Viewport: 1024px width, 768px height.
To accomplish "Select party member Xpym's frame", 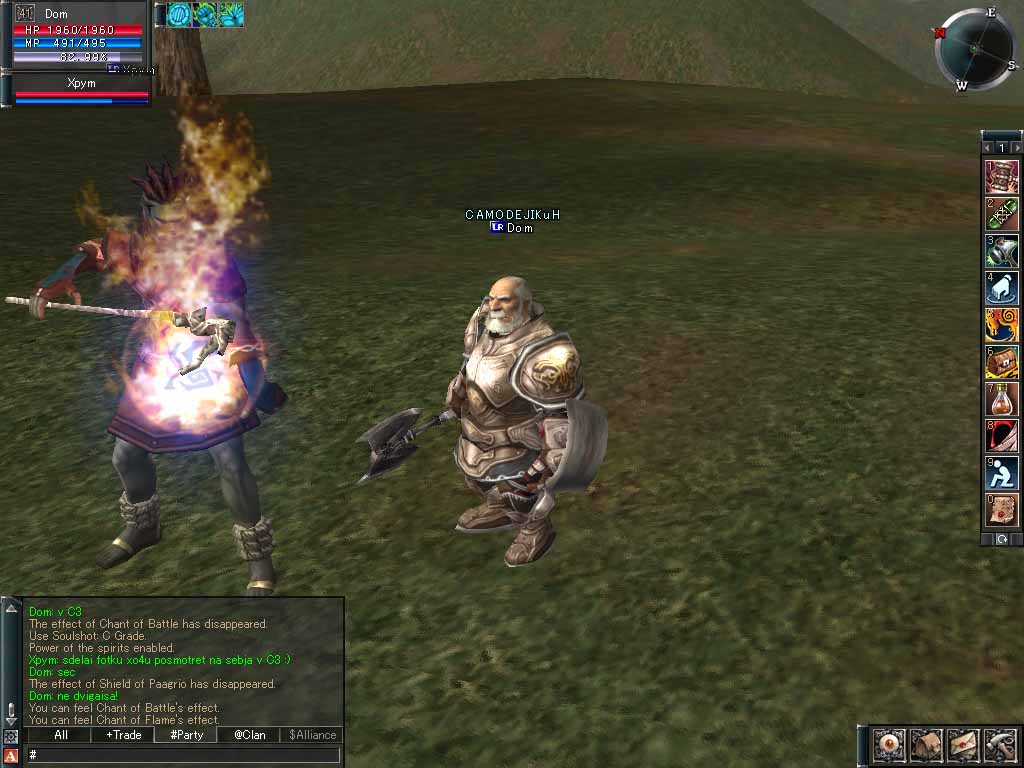I will point(80,89).
